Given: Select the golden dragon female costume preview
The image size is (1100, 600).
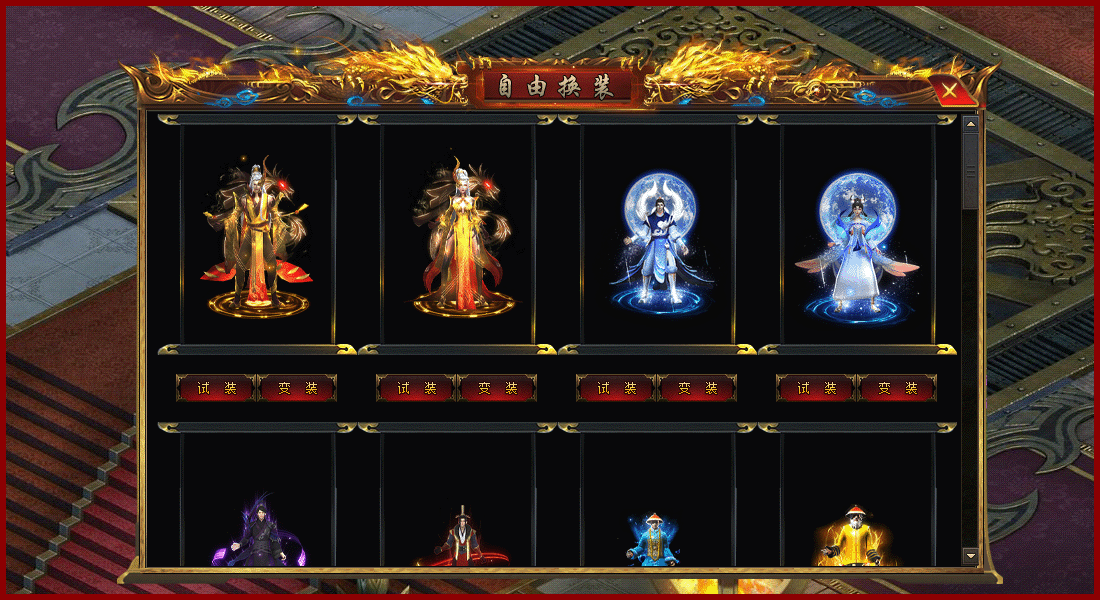Looking at the screenshot, I should pos(458,235).
